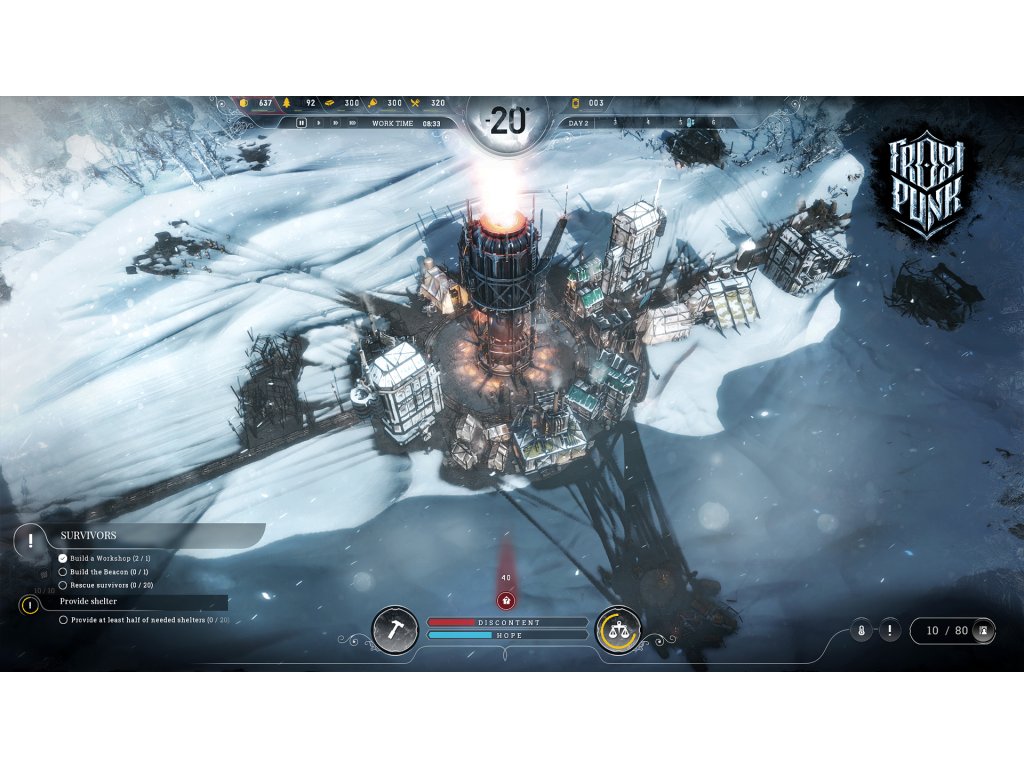Select the Survivors objective header
The image size is (1024, 768).
pos(90,536)
